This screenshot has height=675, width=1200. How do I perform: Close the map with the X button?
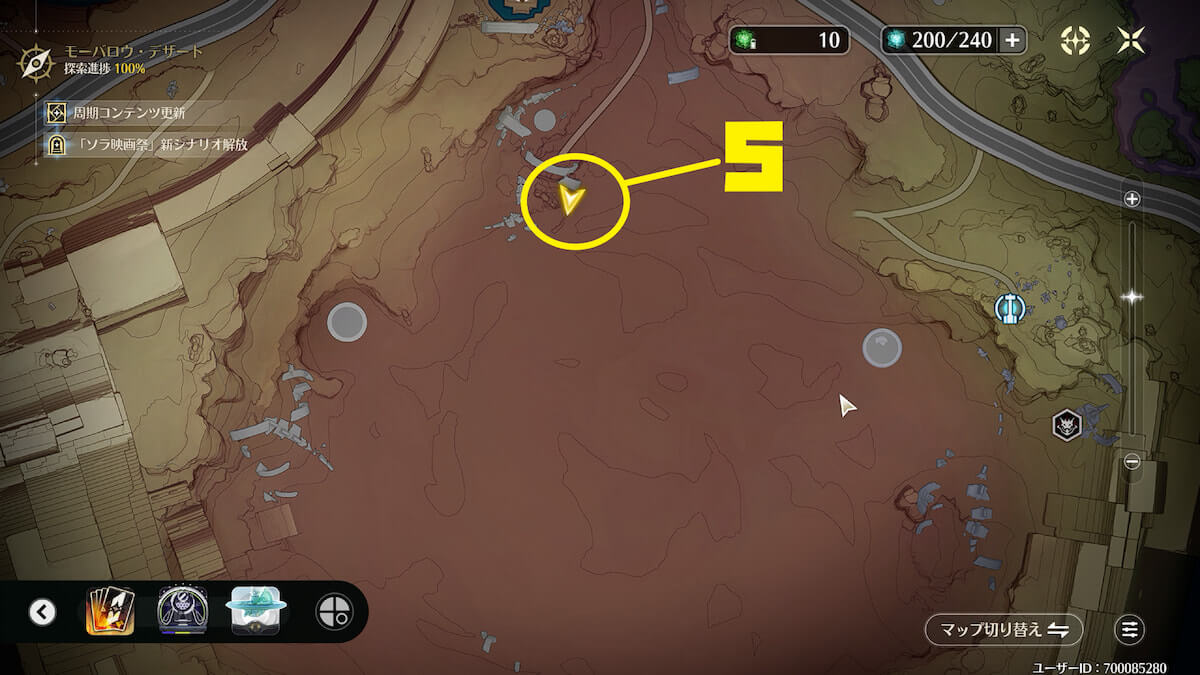coord(1131,40)
